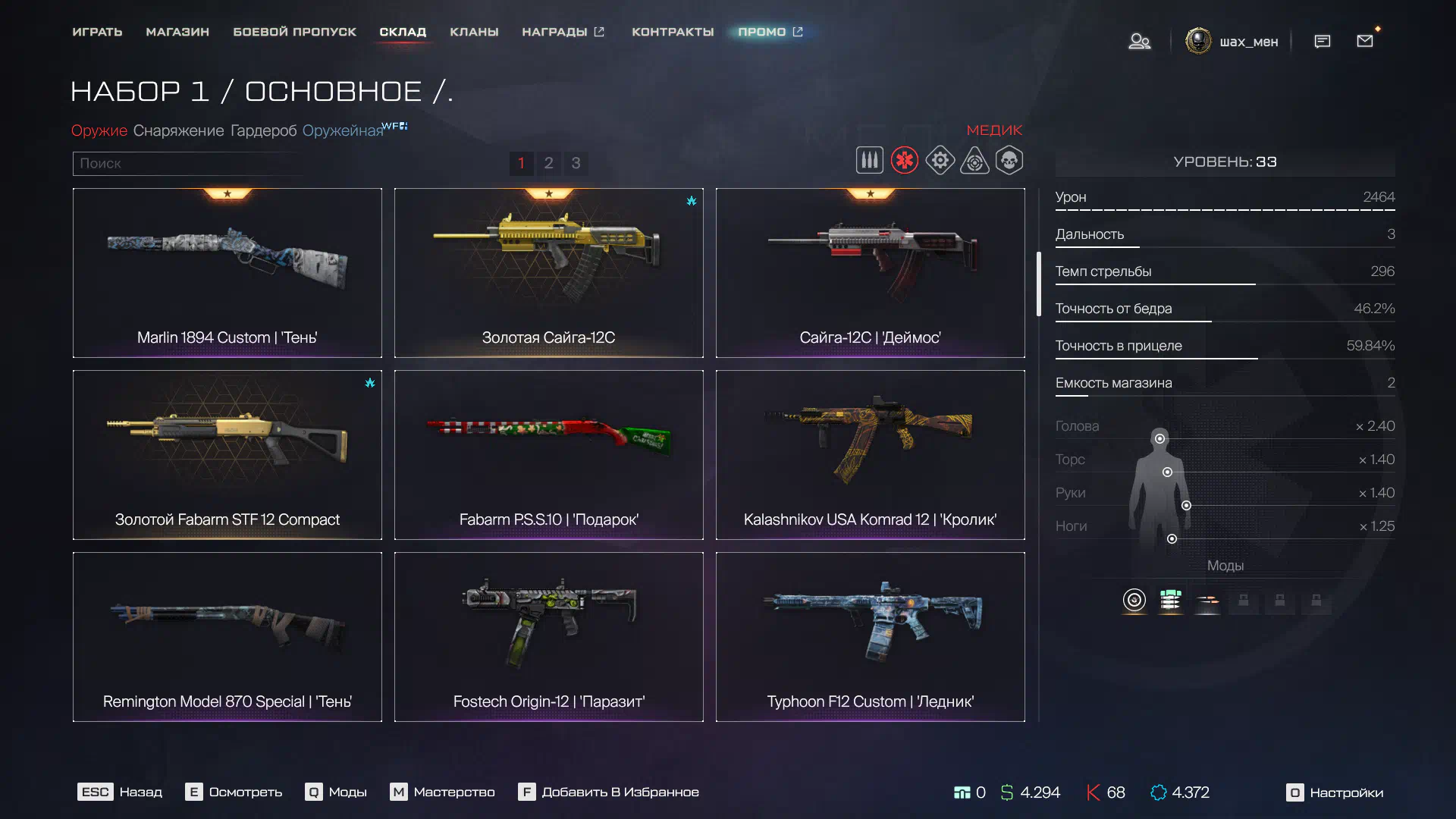Open the mail envelope icon
1456x819 pixels.
click(x=1365, y=41)
